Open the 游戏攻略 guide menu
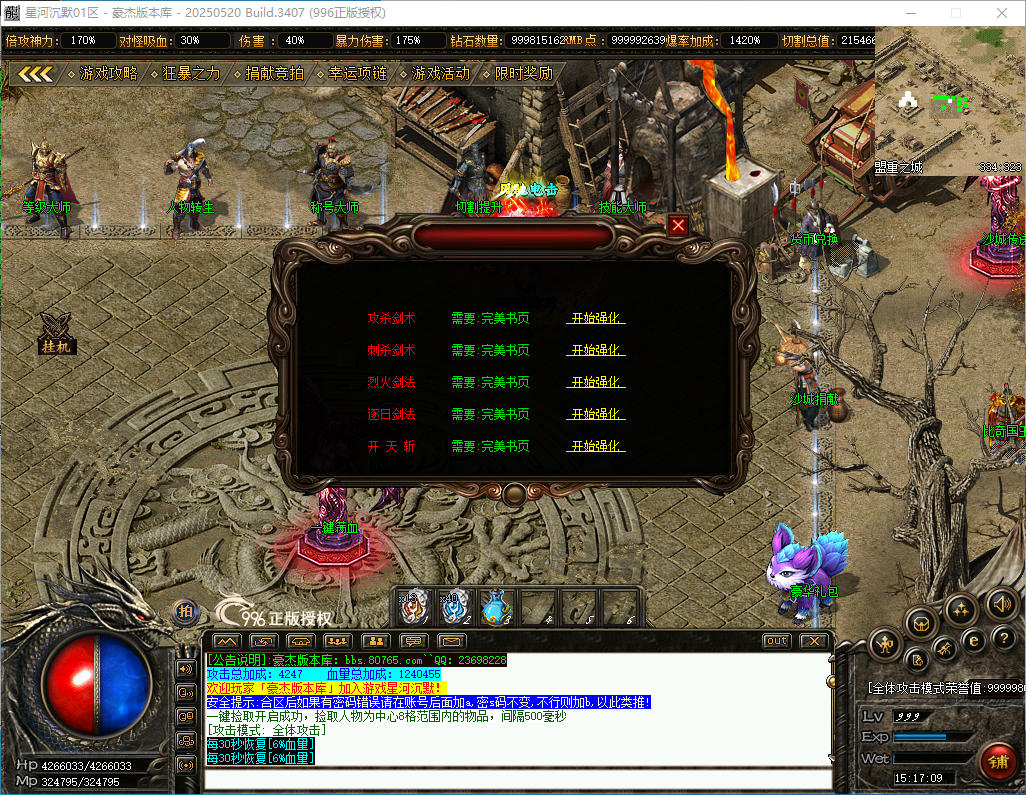The height and width of the screenshot is (795, 1026). [x=108, y=74]
